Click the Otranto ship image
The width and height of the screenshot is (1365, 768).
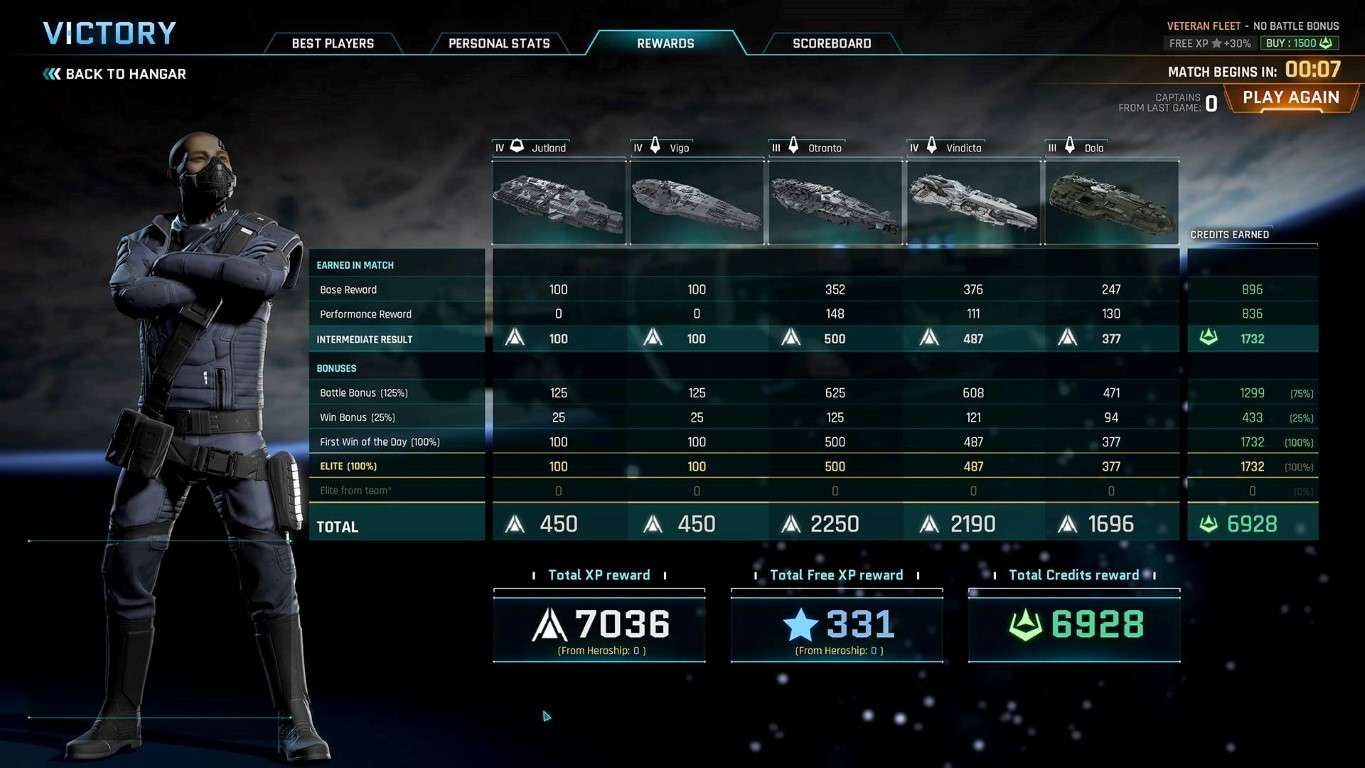coord(834,202)
